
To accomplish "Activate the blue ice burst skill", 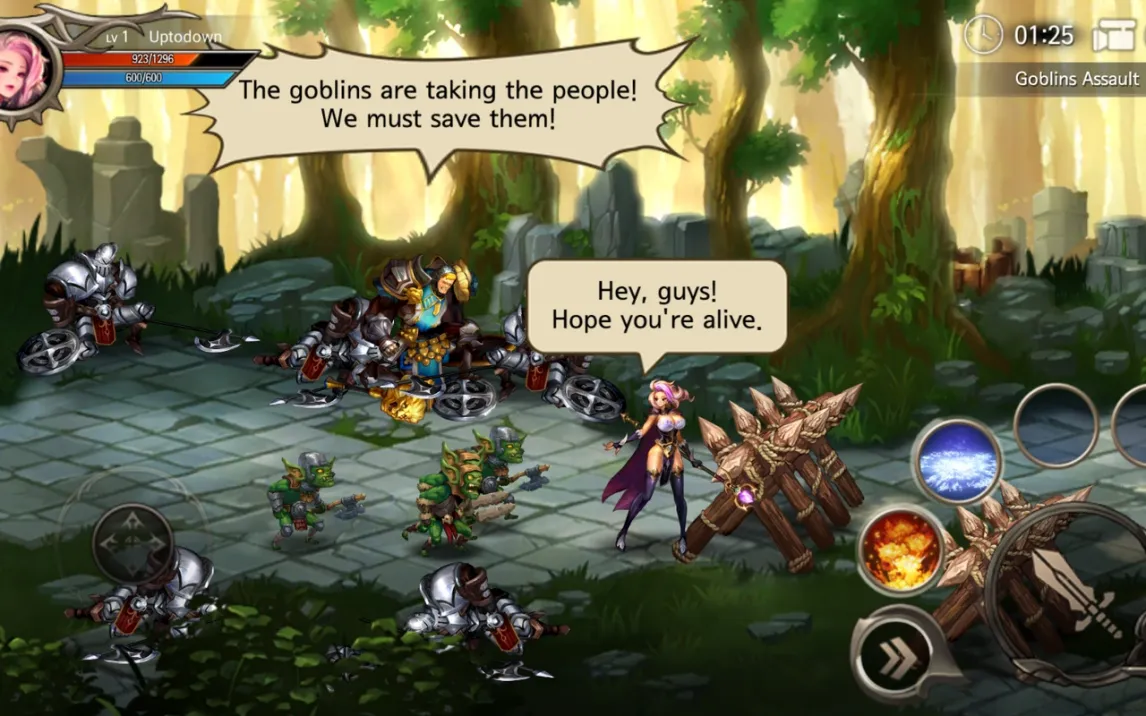I will point(956,463).
